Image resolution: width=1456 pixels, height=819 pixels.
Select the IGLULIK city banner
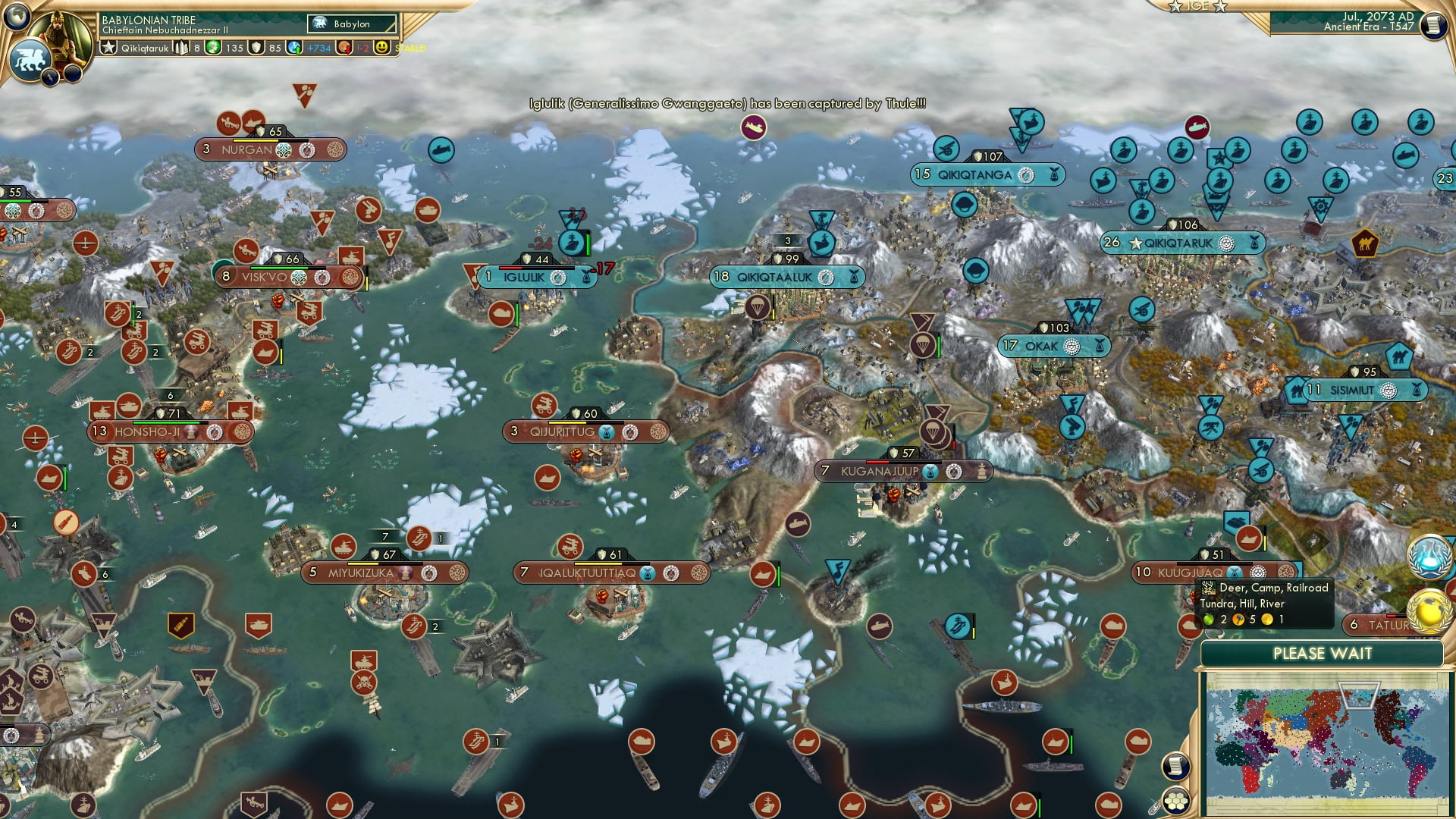tap(531, 277)
